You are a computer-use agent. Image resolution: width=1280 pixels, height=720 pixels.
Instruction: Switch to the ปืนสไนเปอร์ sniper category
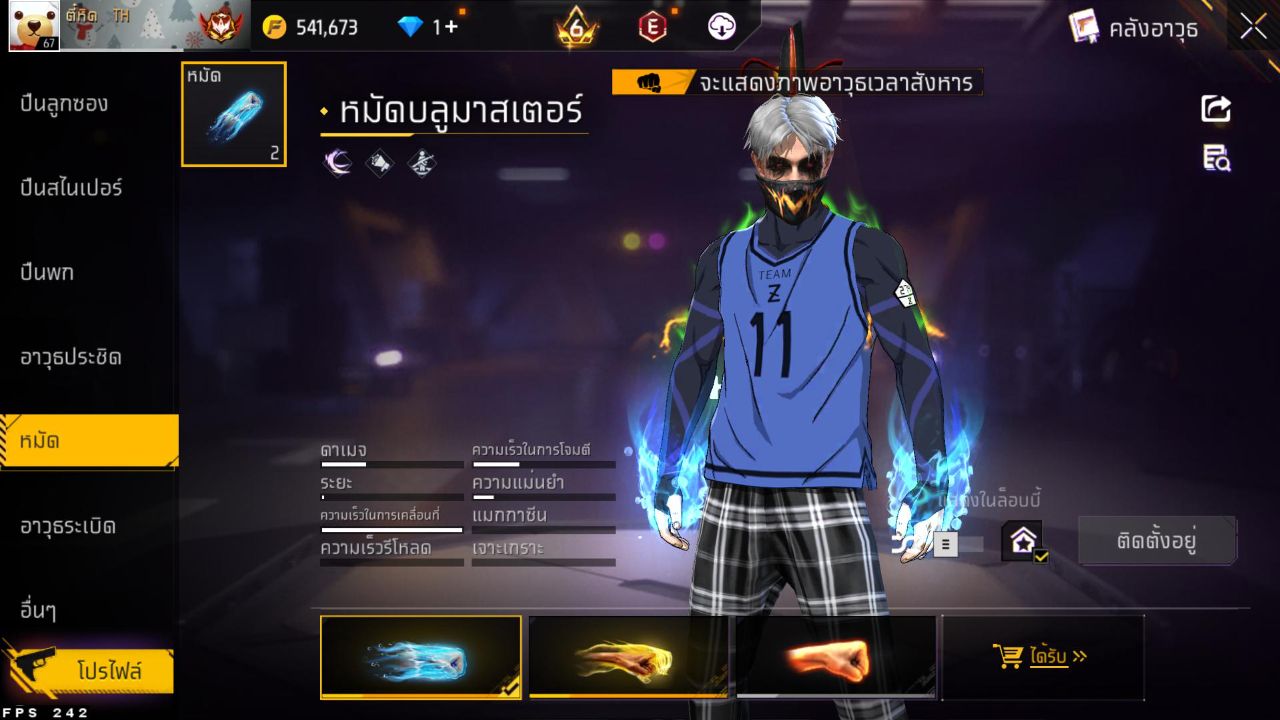[x=72, y=188]
